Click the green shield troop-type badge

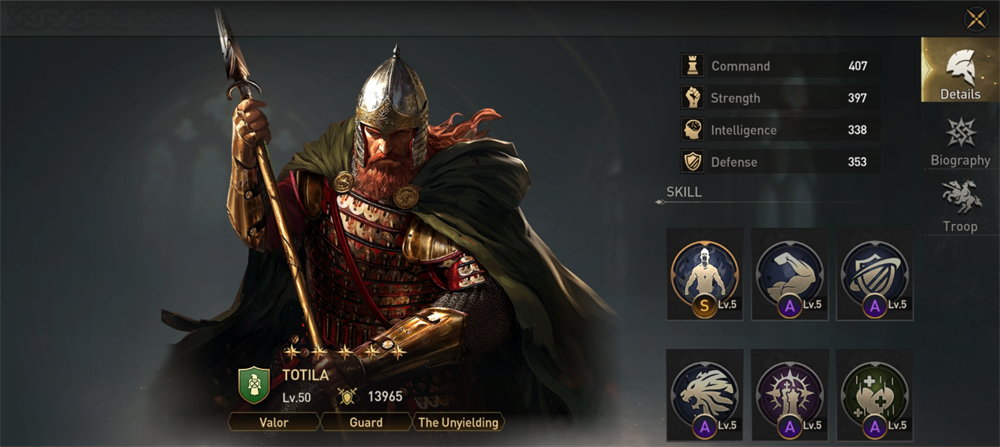[x=254, y=385]
